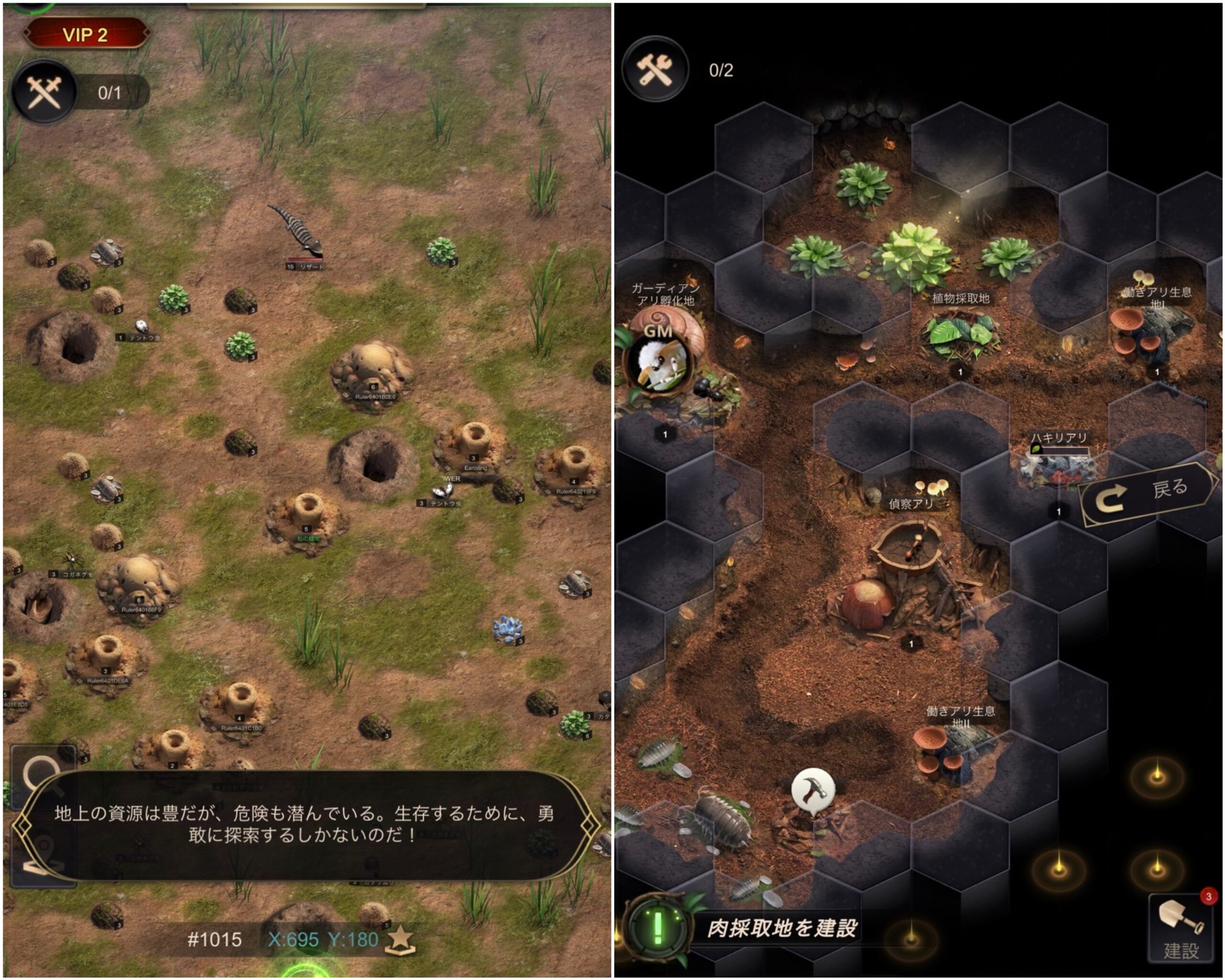Open the VIP 2 badge
Screen dimensions: 1225x980
pos(86,34)
